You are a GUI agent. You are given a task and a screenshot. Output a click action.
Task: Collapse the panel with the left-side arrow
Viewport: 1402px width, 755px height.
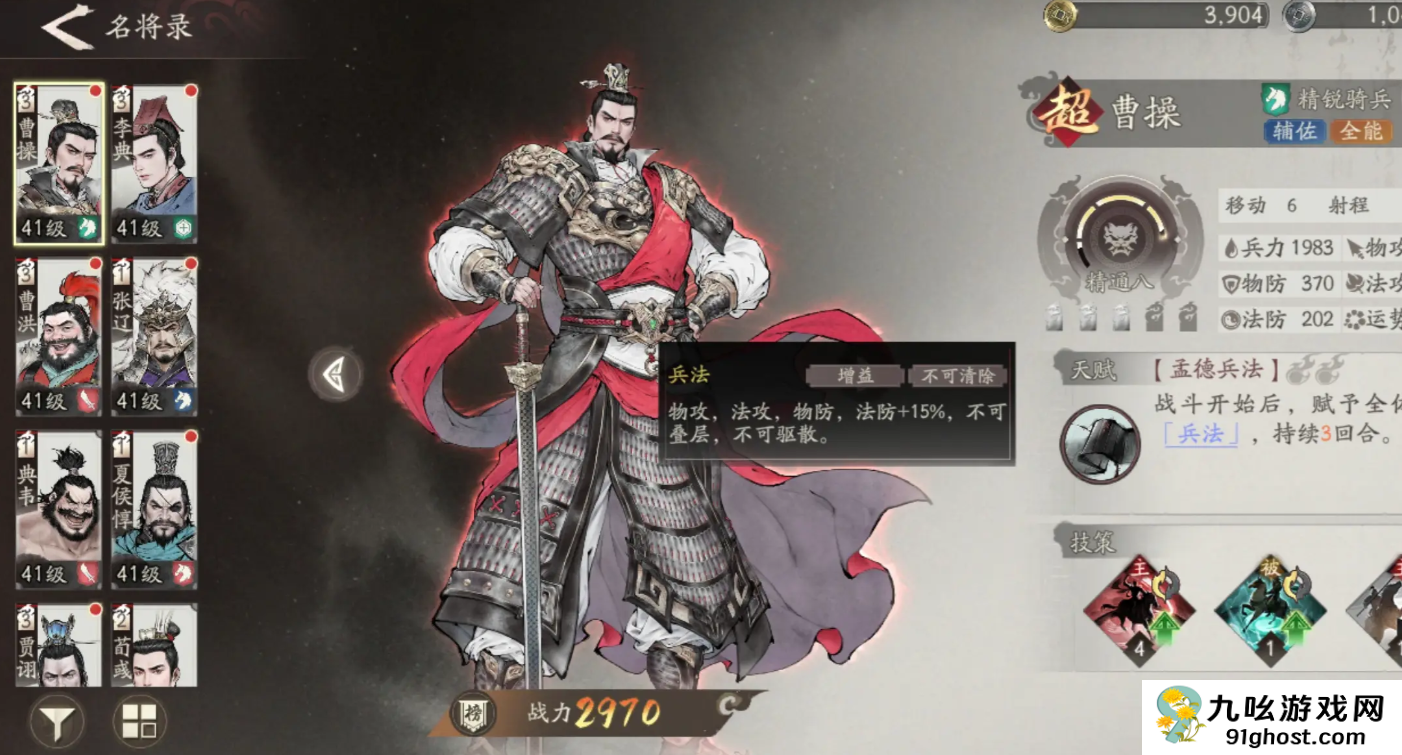(335, 375)
